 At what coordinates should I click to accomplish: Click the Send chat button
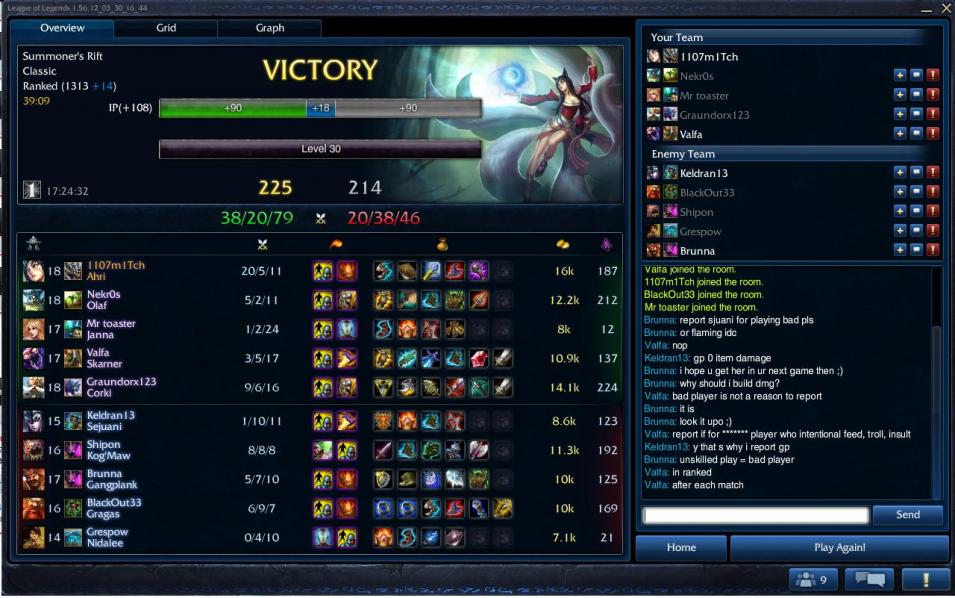tap(907, 515)
